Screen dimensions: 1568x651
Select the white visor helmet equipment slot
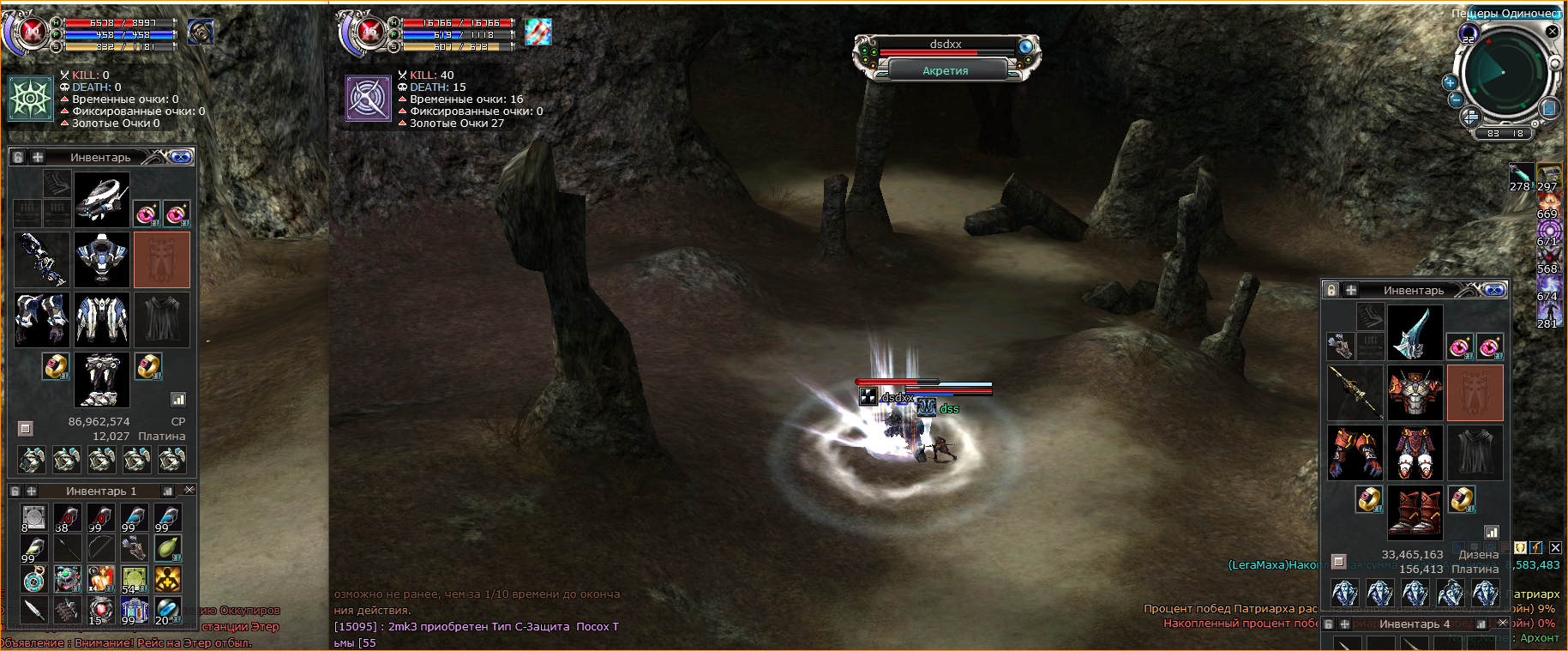click(102, 200)
